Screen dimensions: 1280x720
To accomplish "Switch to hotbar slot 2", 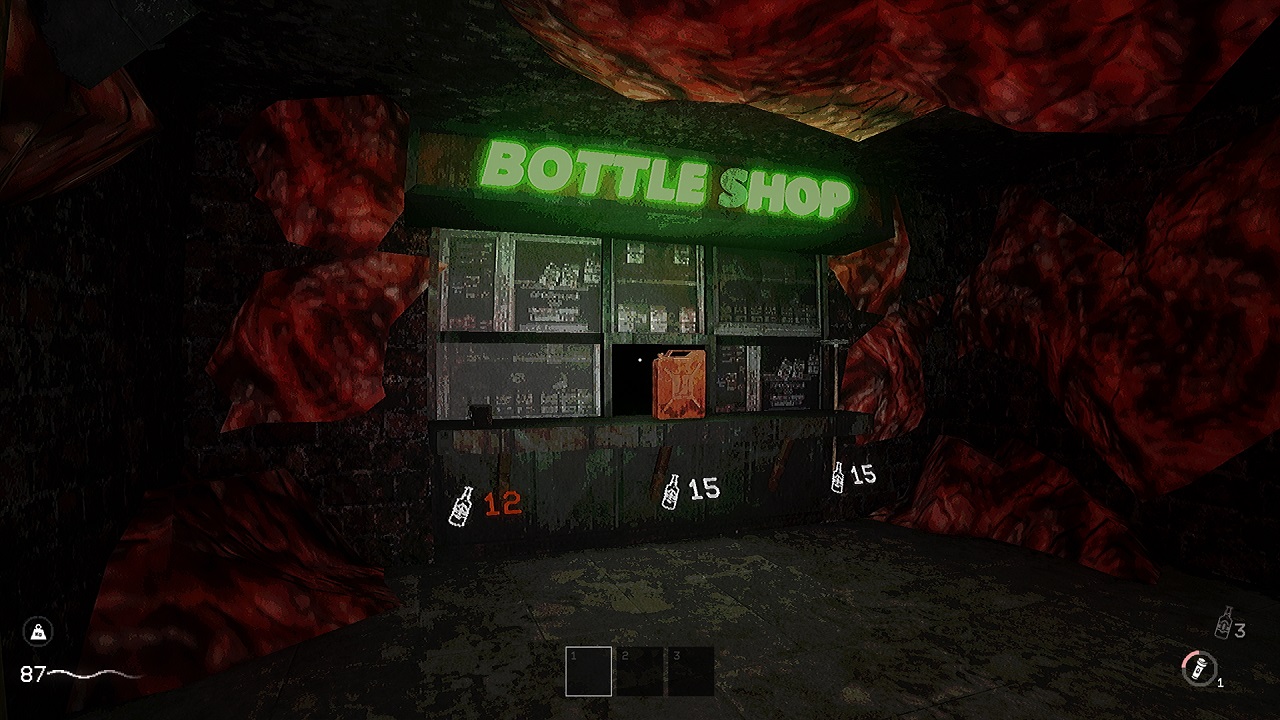I will [x=640, y=670].
